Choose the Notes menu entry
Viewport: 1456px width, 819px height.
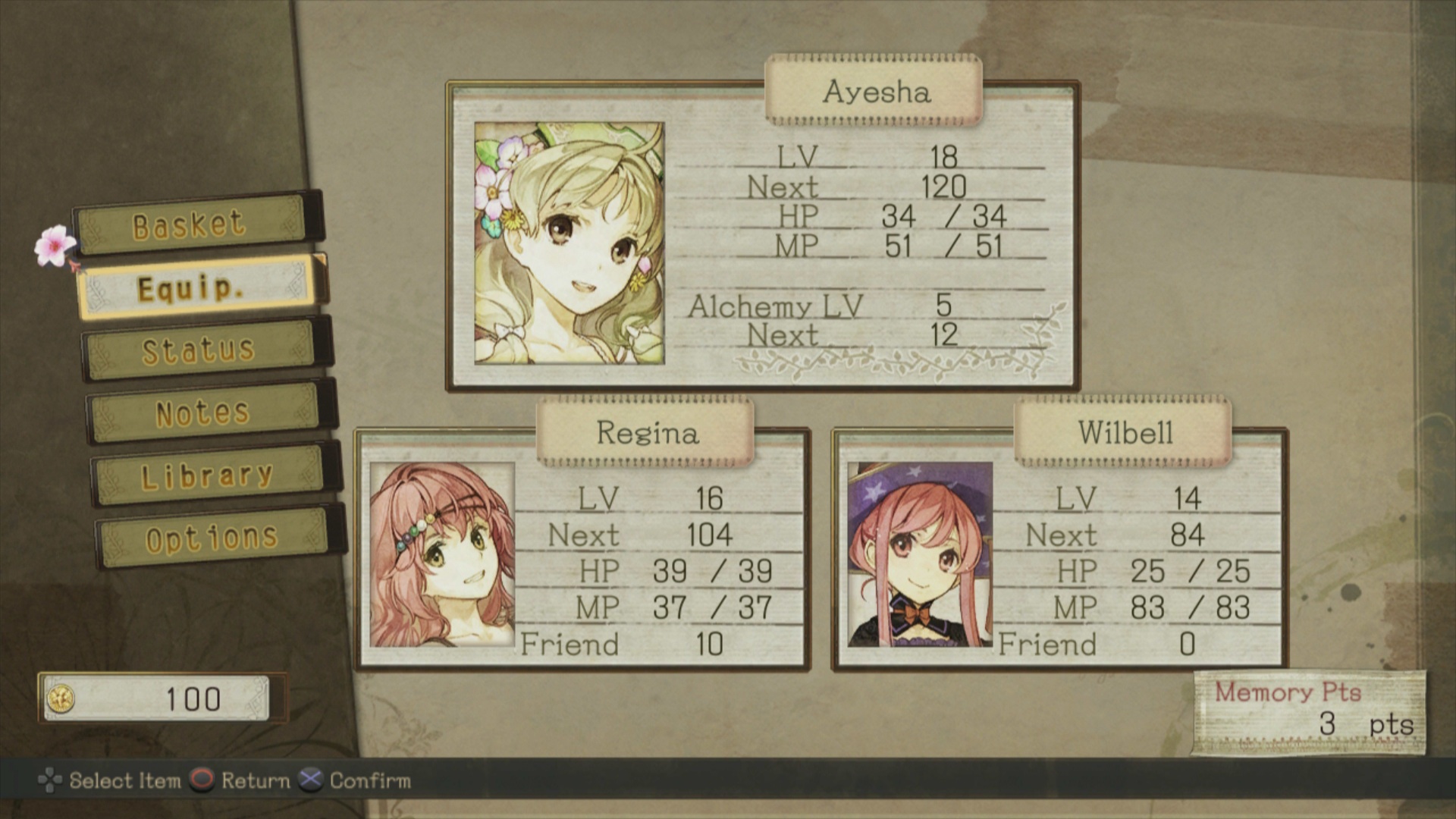point(203,413)
